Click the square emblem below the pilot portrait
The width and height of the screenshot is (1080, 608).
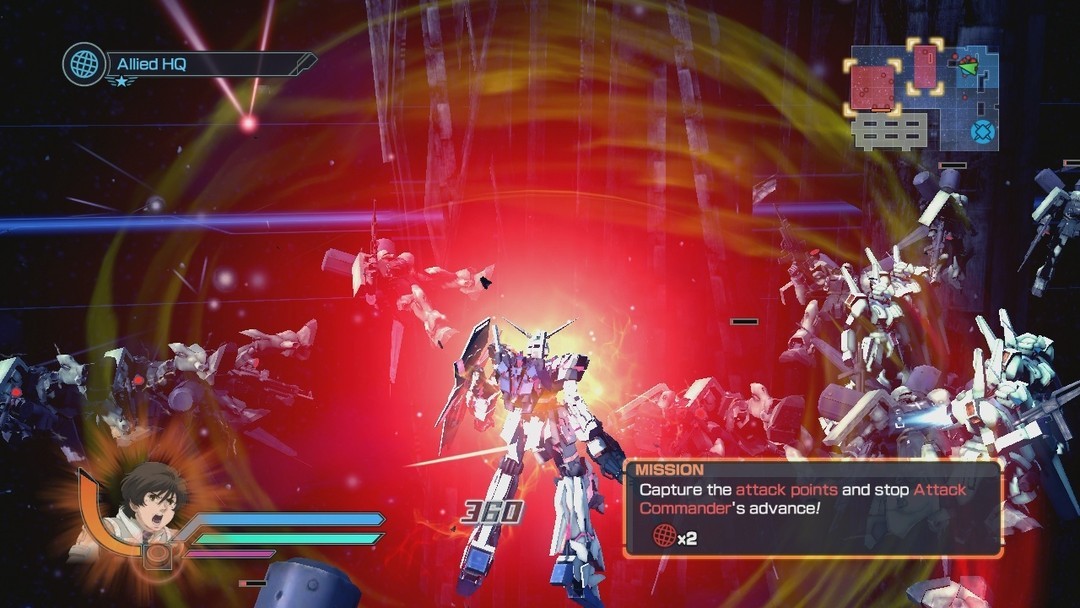(x=156, y=554)
